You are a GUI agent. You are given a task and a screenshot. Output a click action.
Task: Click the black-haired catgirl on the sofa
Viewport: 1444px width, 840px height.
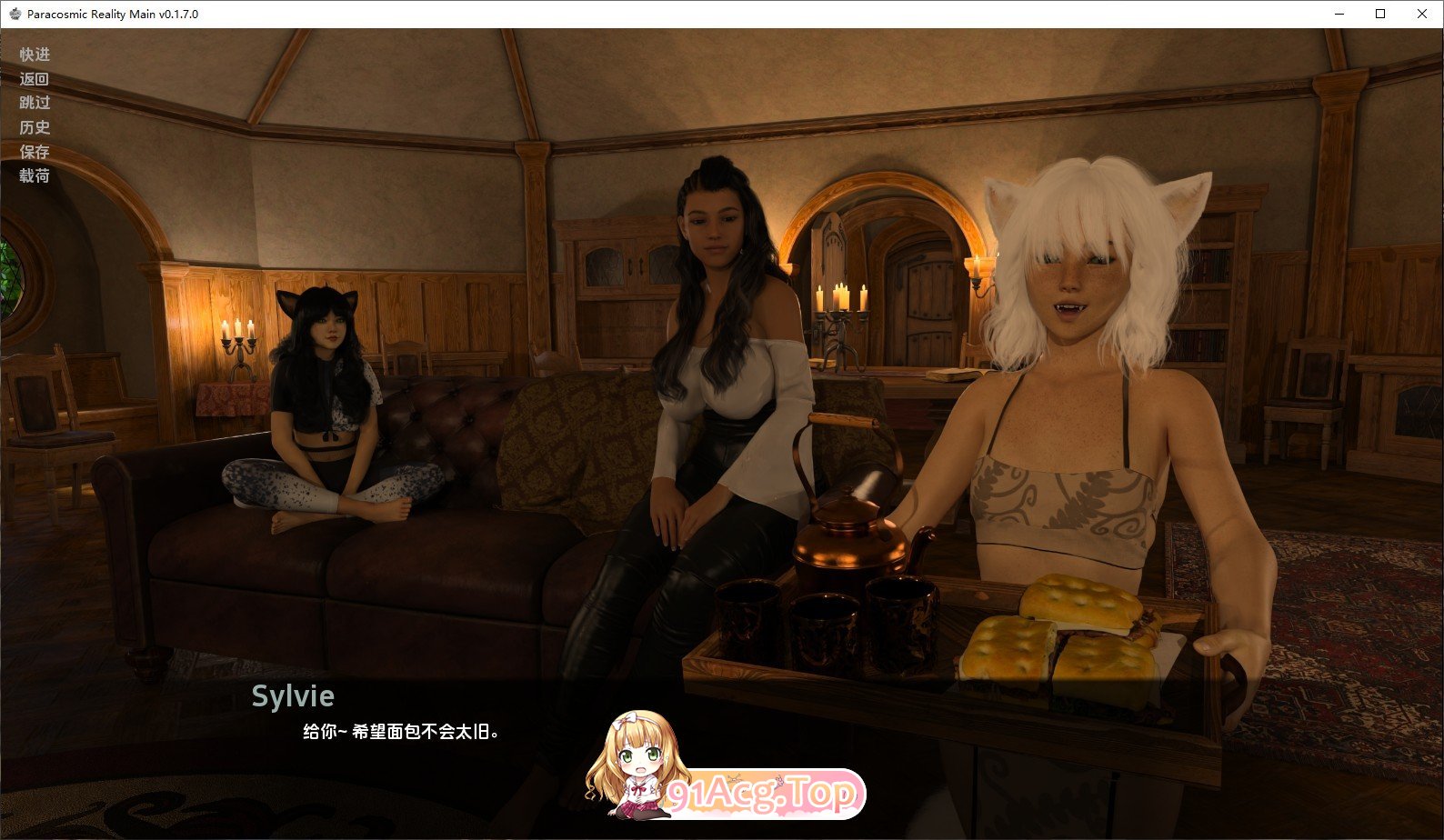(327, 391)
